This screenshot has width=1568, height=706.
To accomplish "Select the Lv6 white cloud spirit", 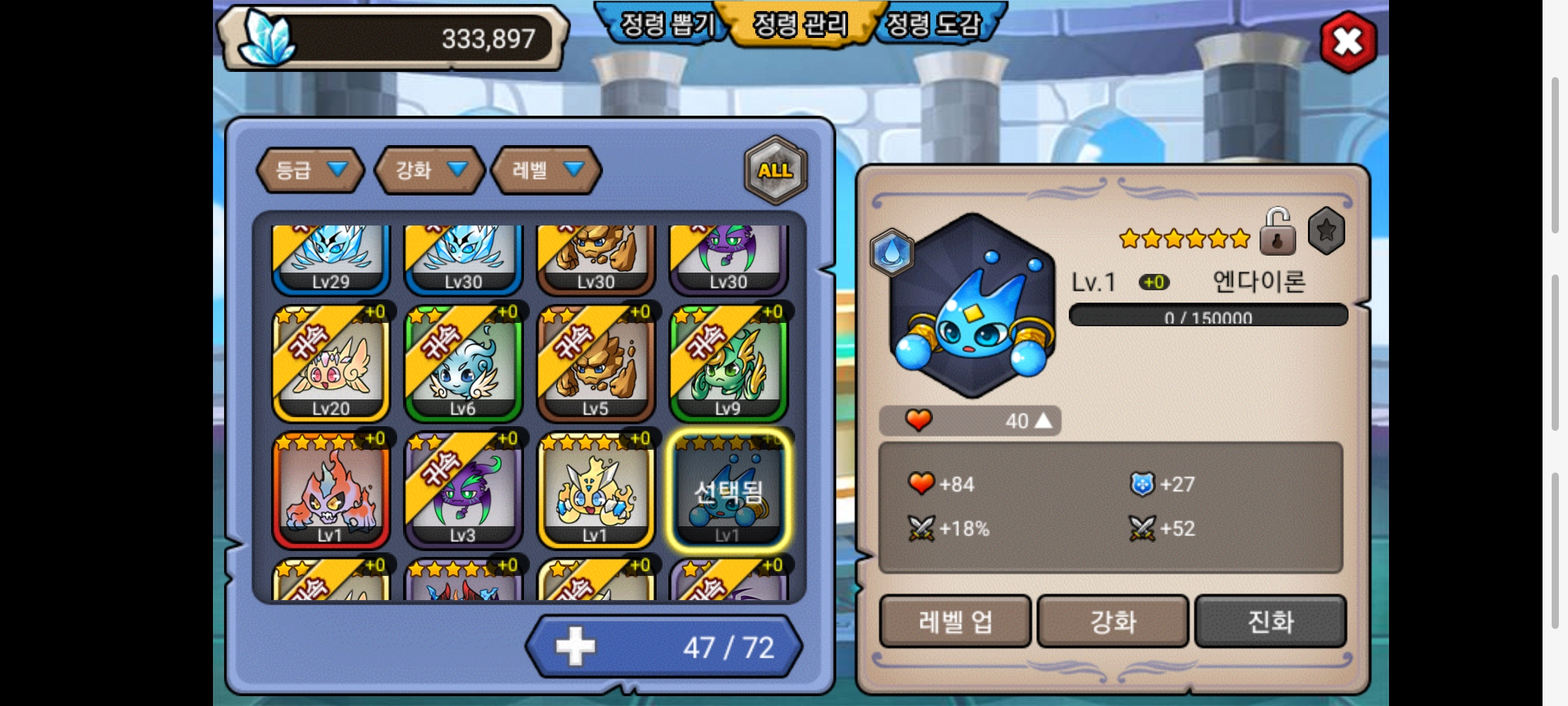I will click(463, 363).
